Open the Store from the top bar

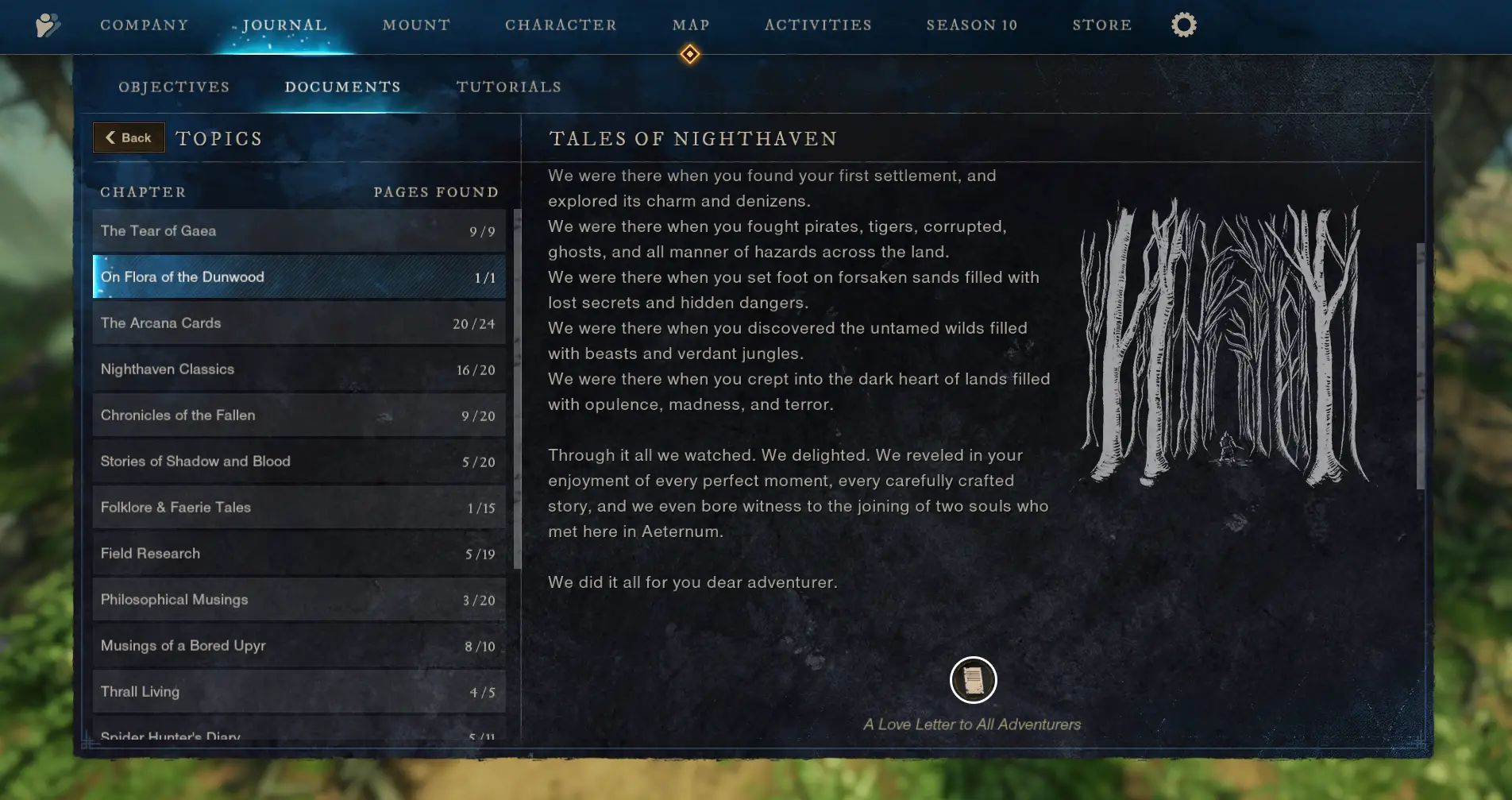coord(1101,25)
